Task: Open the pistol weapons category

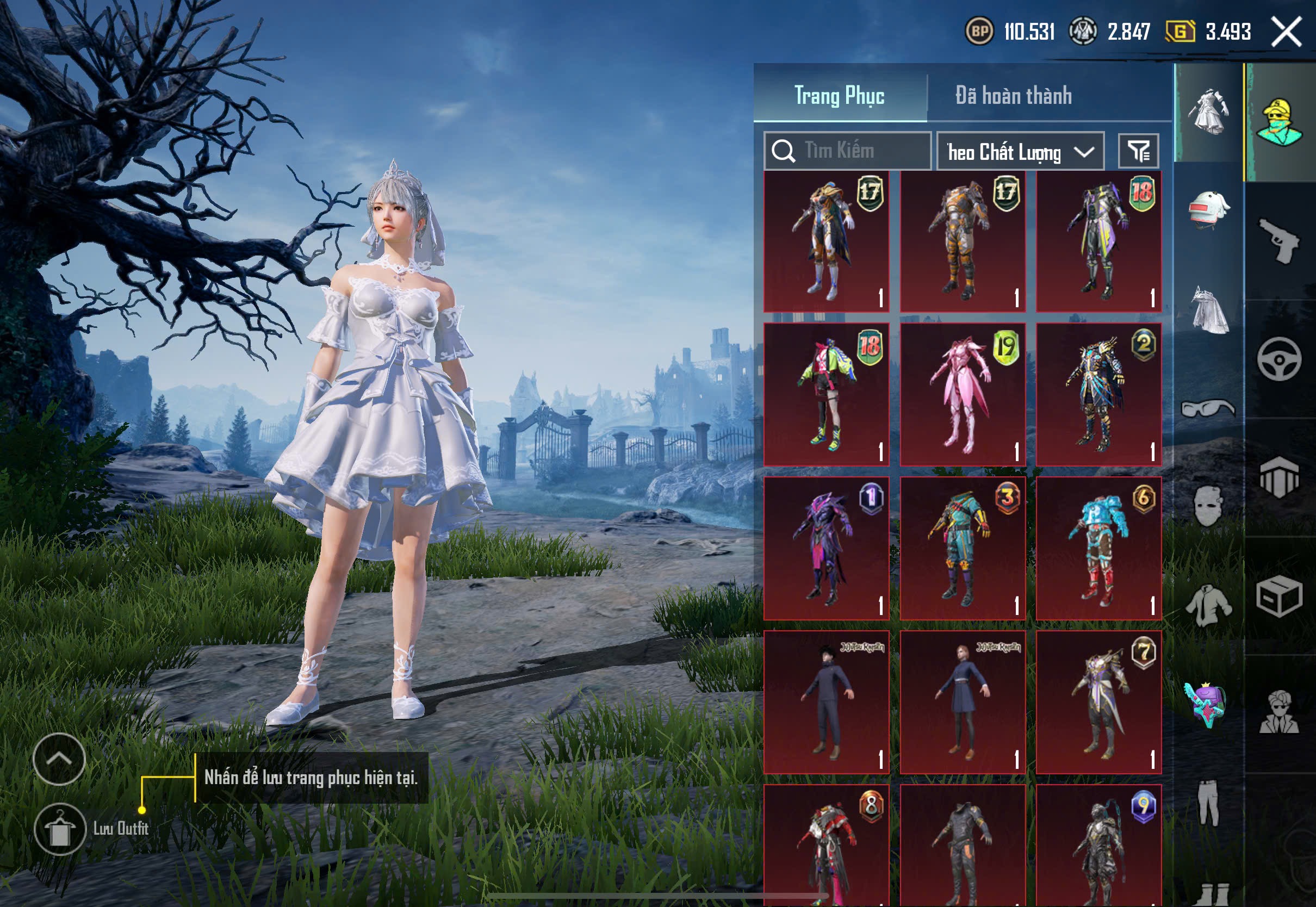Action: 1279,240
